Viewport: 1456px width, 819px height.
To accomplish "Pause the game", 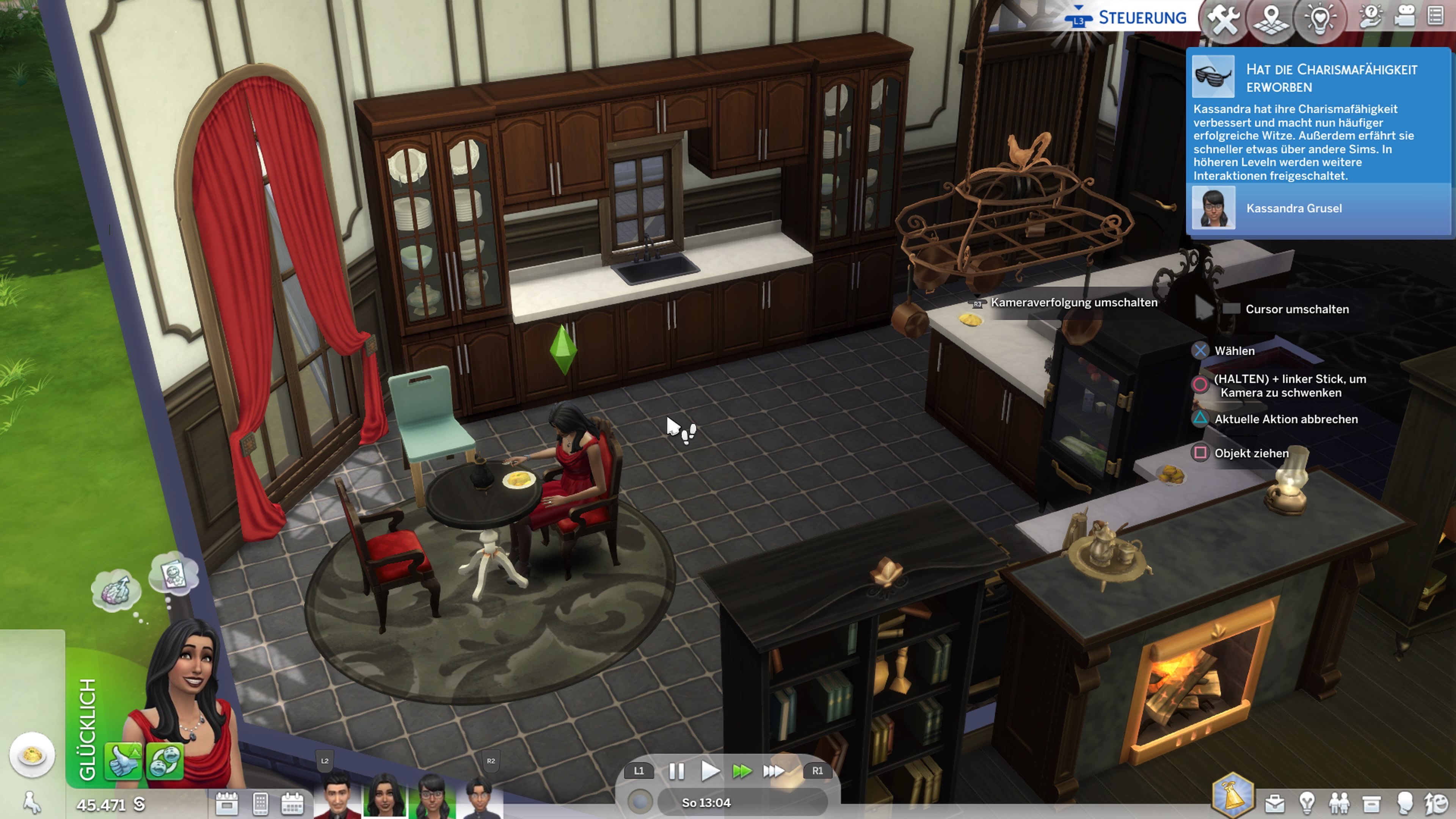I will 676,771.
